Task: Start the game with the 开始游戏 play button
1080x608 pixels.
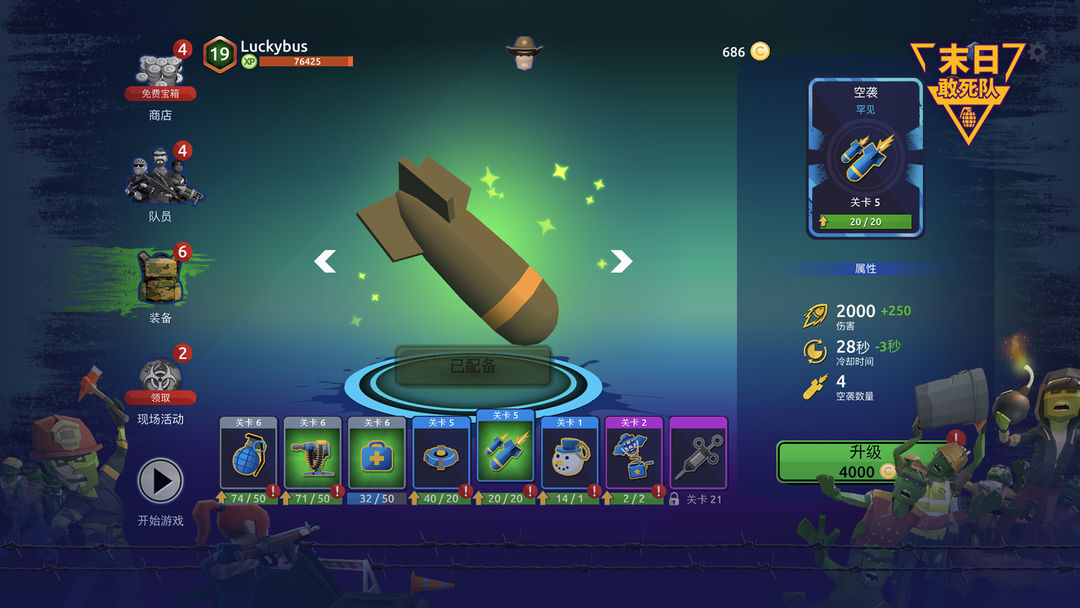Action: click(161, 482)
